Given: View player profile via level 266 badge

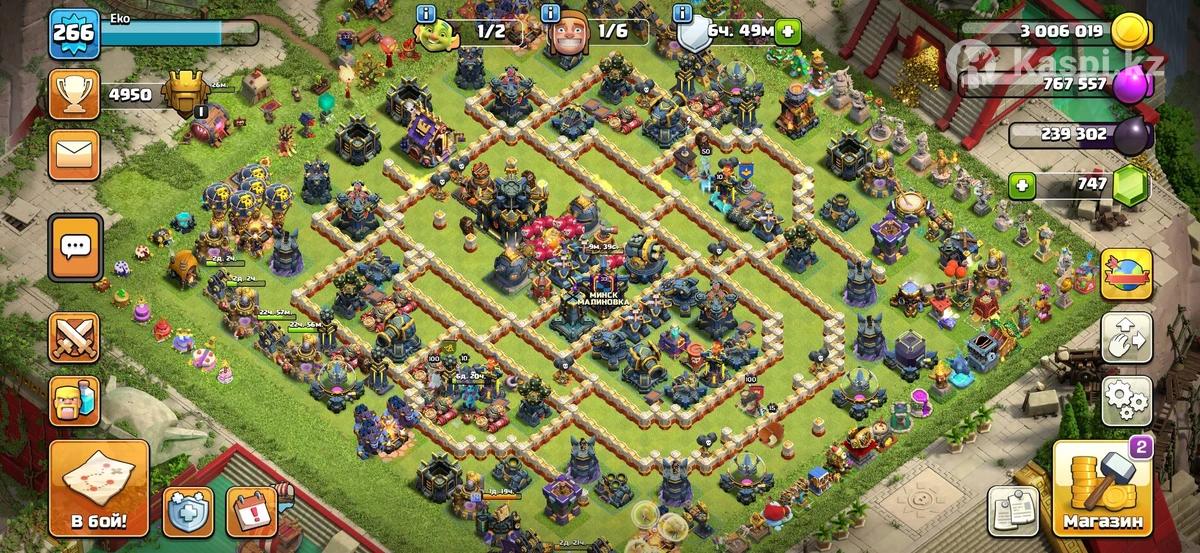Looking at the screenshot, I should coord(74,33).
